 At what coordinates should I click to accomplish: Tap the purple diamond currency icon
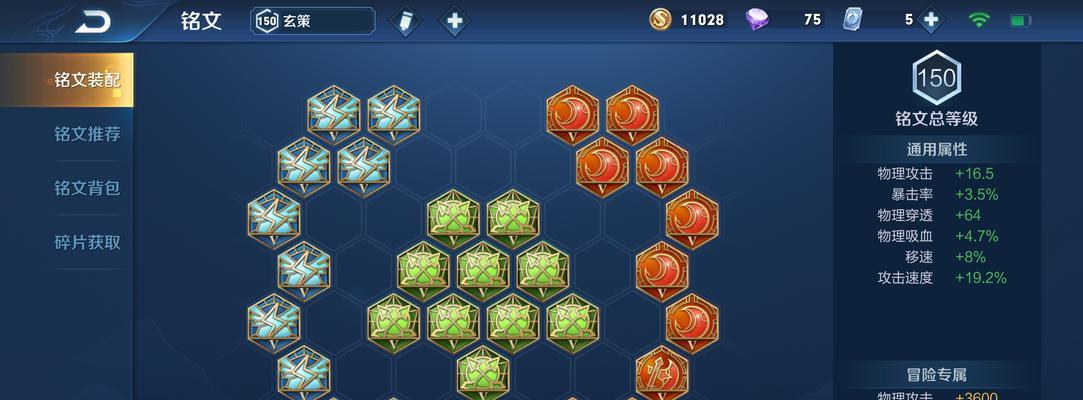click(757, 19)
